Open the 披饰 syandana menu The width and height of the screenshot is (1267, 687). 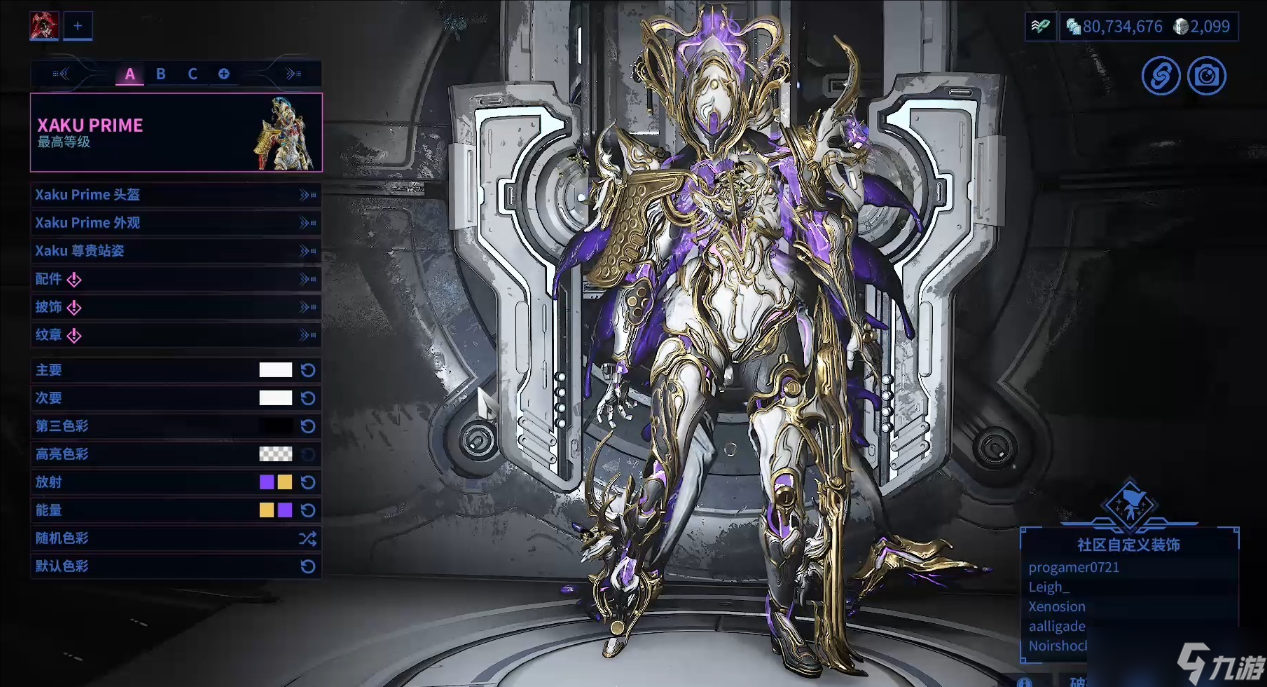175,307
